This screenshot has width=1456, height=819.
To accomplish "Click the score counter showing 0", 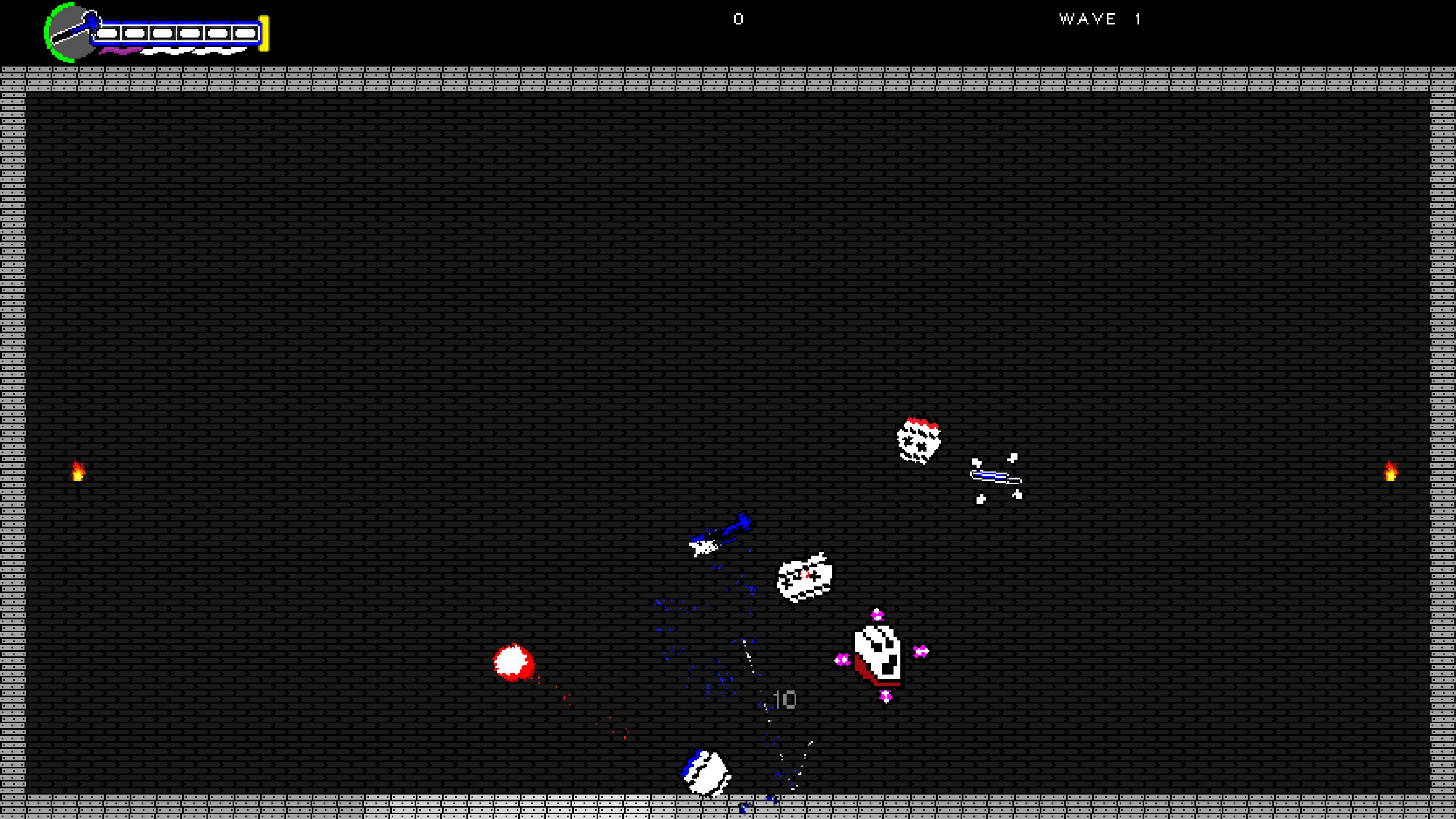I will [x=738, y=19].
